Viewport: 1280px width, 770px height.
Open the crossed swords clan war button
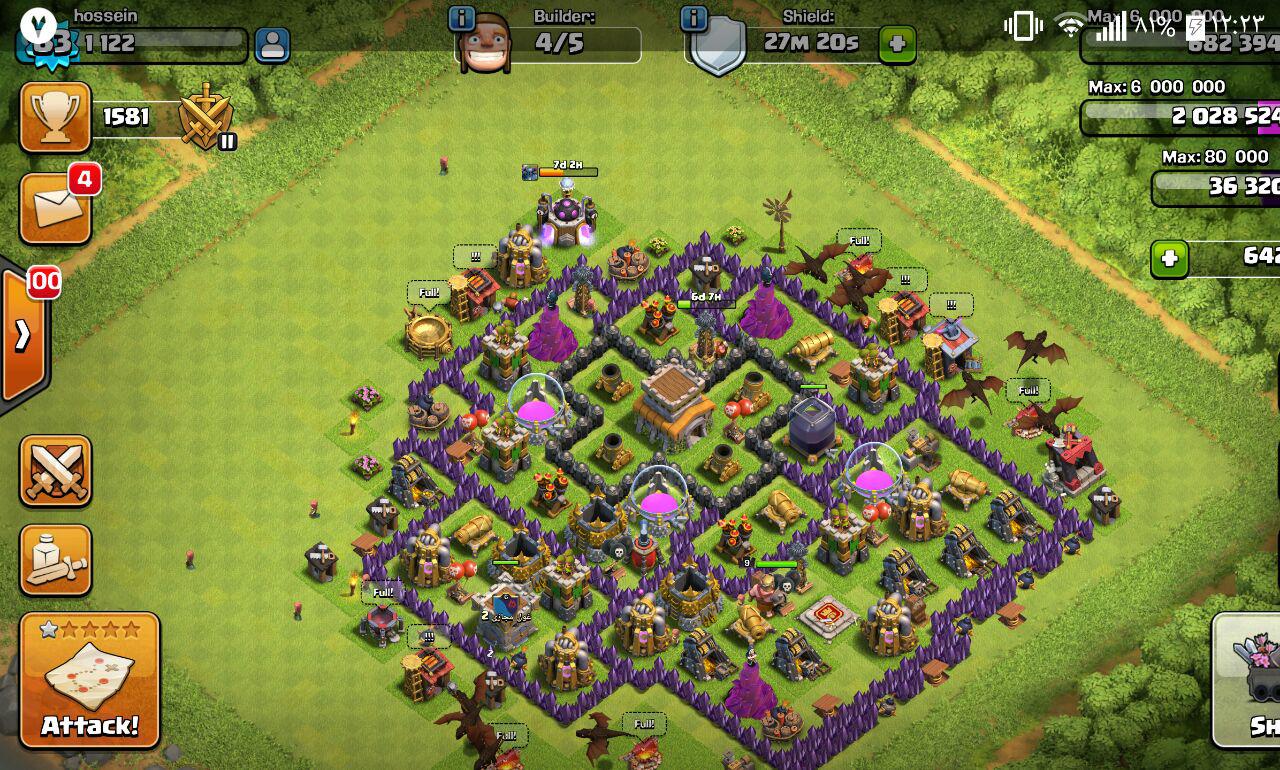(55, 470)
